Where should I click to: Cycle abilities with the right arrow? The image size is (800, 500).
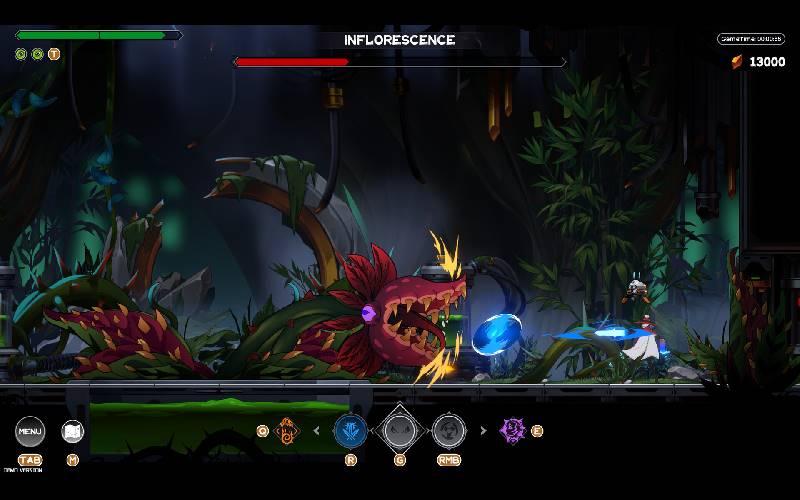[482, 431]
